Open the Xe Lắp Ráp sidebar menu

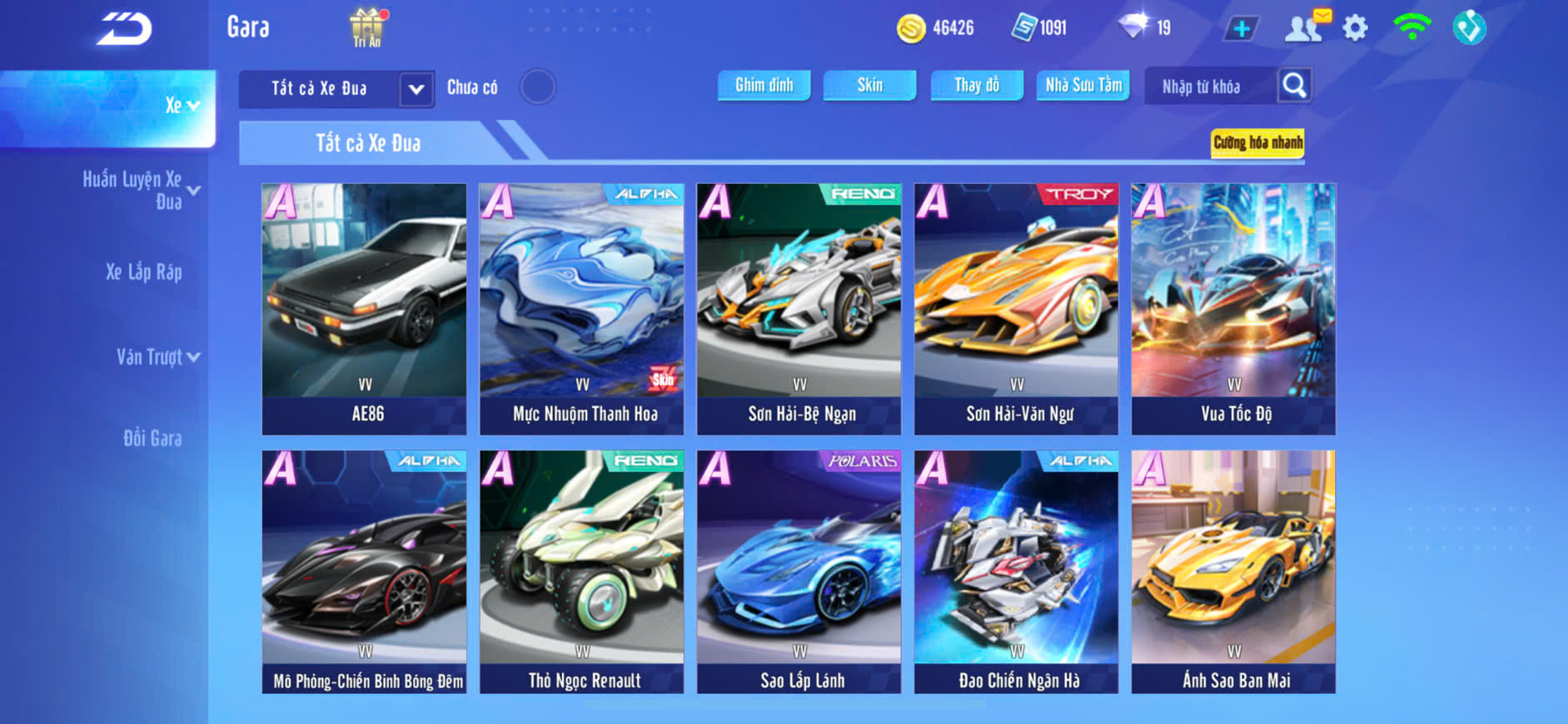click(x=143, y=272)
